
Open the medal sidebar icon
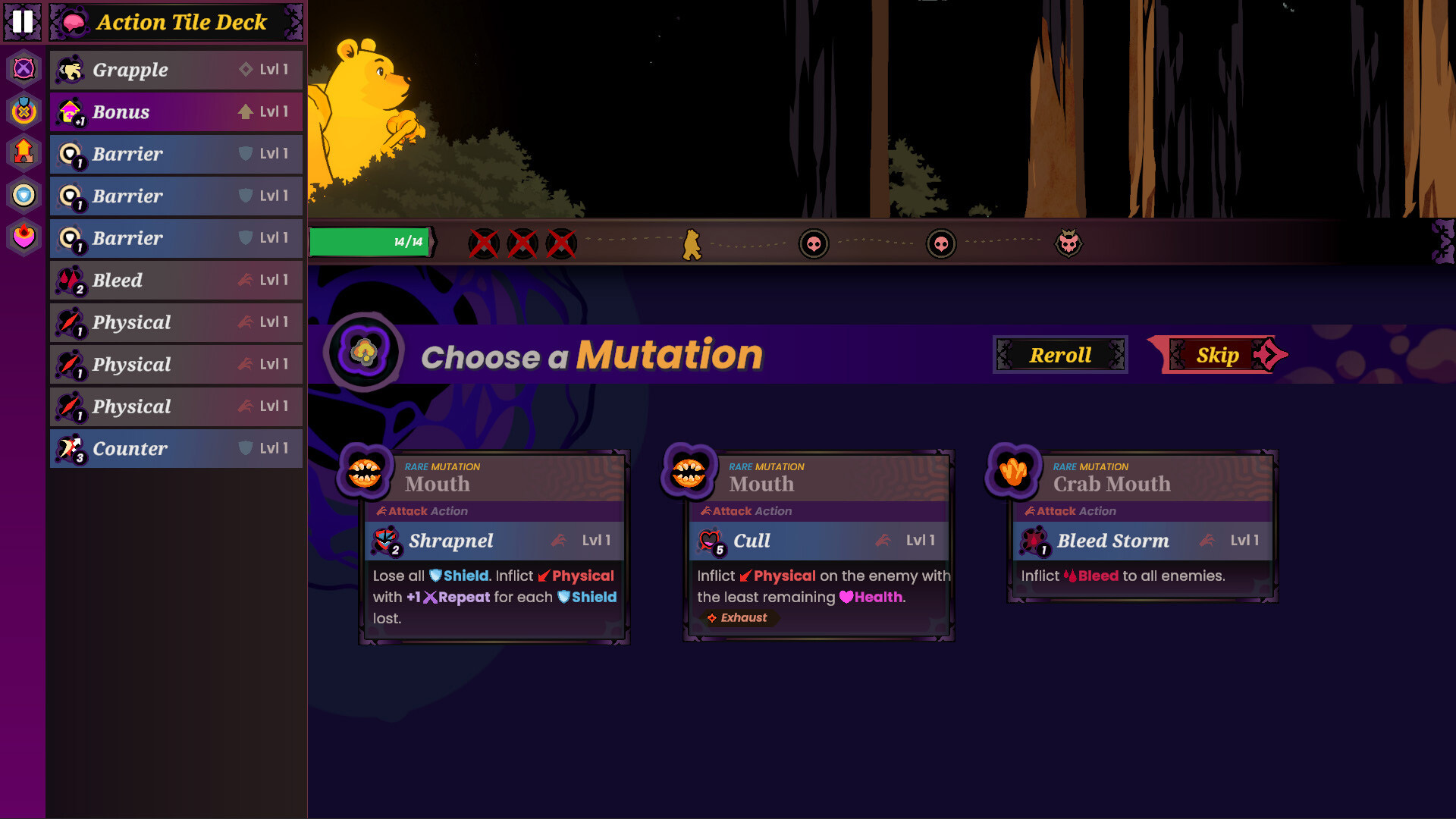coord(24,111)
